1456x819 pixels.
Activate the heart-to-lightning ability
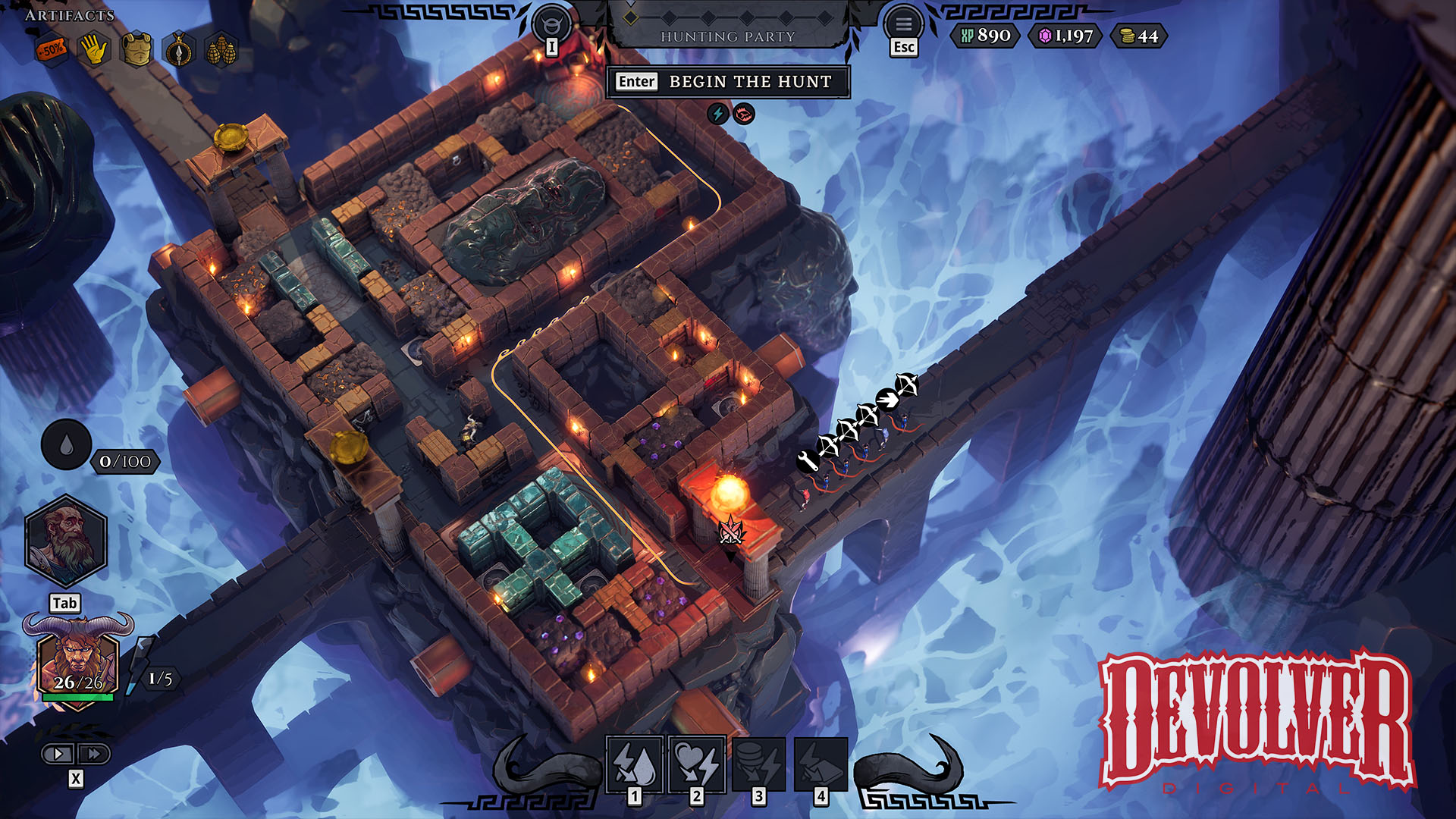[x=697, y=764]
